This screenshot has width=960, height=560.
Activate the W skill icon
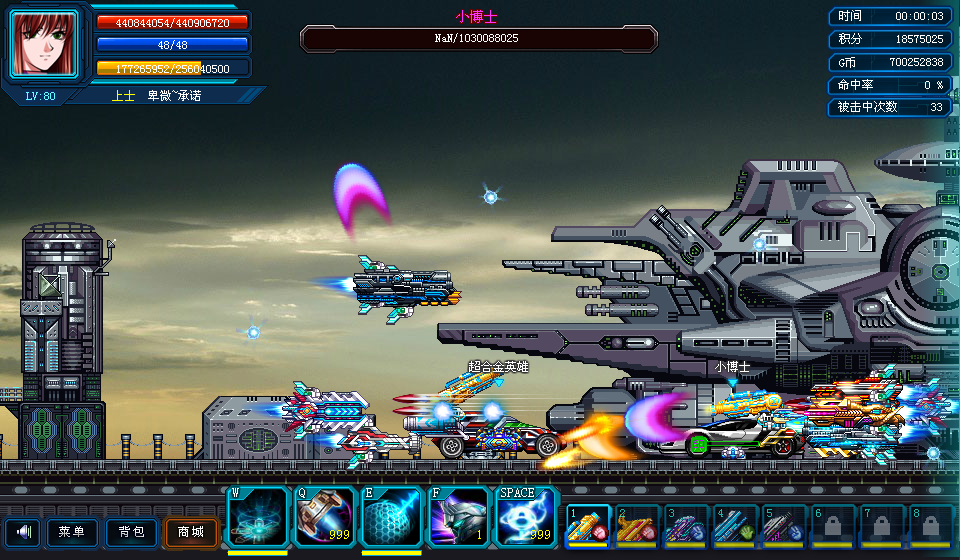[x=258, y=517]
